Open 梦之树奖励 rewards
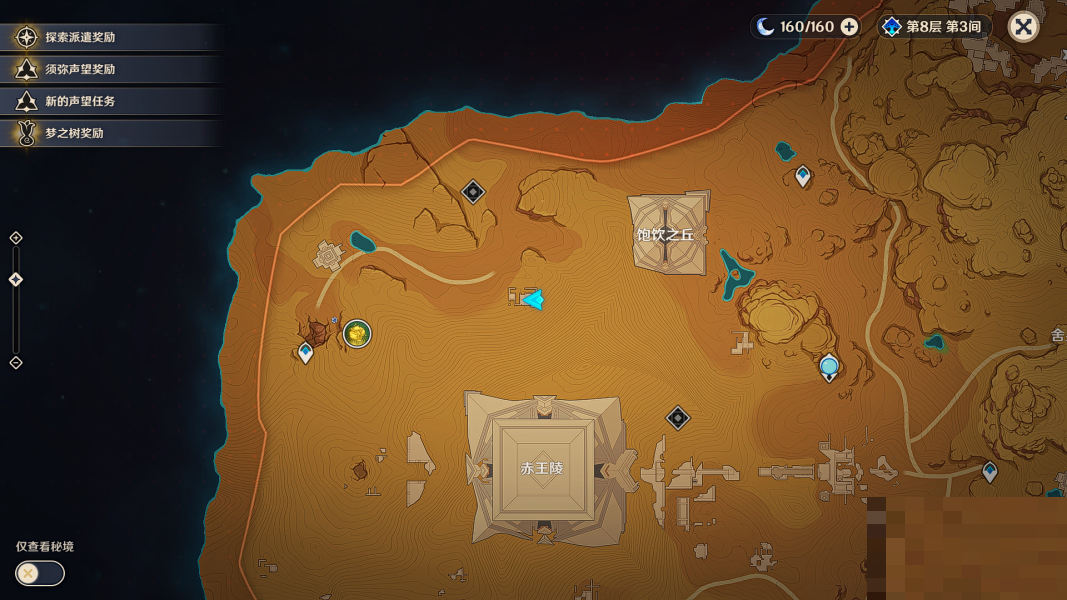This screenshot has height=600, width=1067. tap(74, 133)
